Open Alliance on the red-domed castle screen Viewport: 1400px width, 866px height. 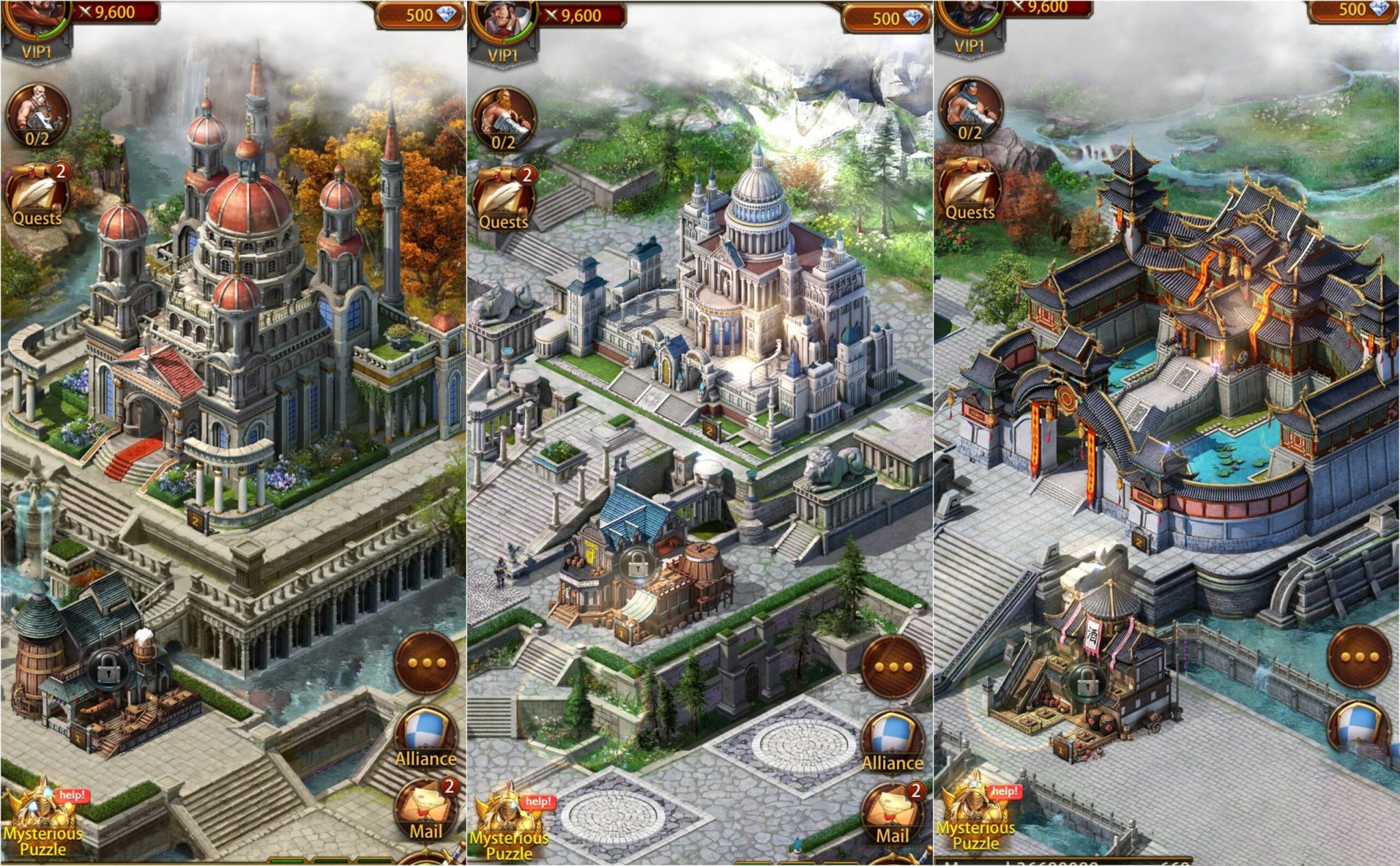(425, 737)
